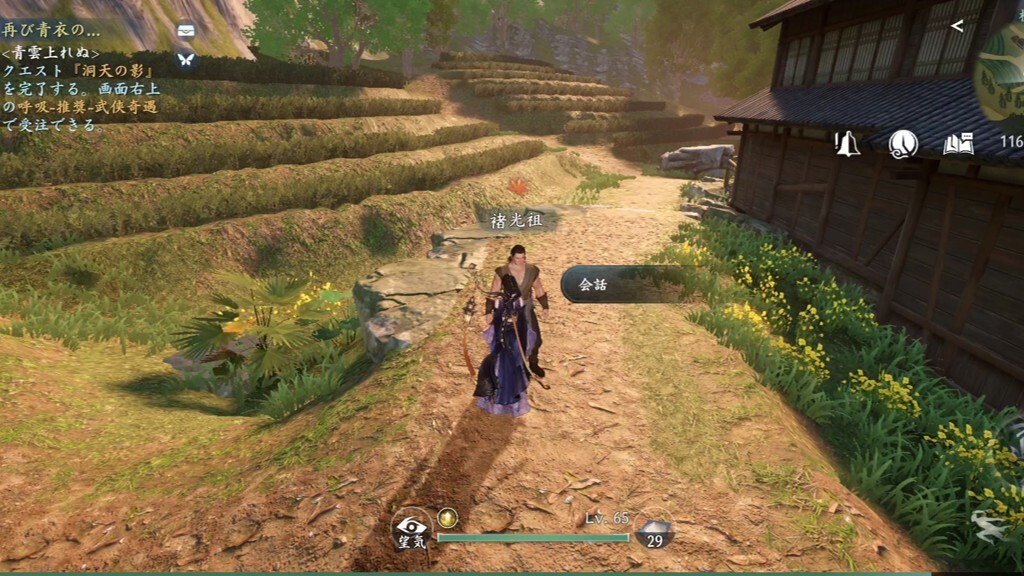Screen dimensions: 1024x576
Task: Tap the gold arrow orb above the bar
Action: (x=448, y=517)
